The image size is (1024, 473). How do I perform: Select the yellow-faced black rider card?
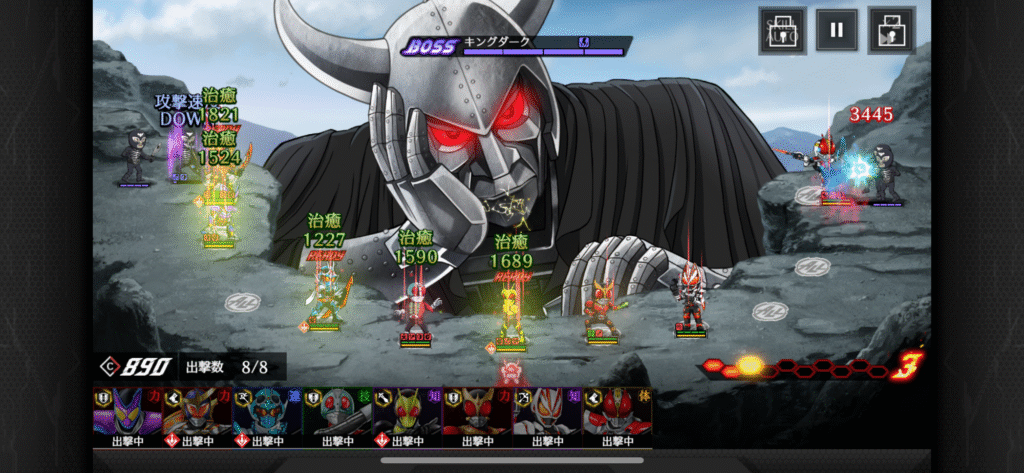pos(407,416)
